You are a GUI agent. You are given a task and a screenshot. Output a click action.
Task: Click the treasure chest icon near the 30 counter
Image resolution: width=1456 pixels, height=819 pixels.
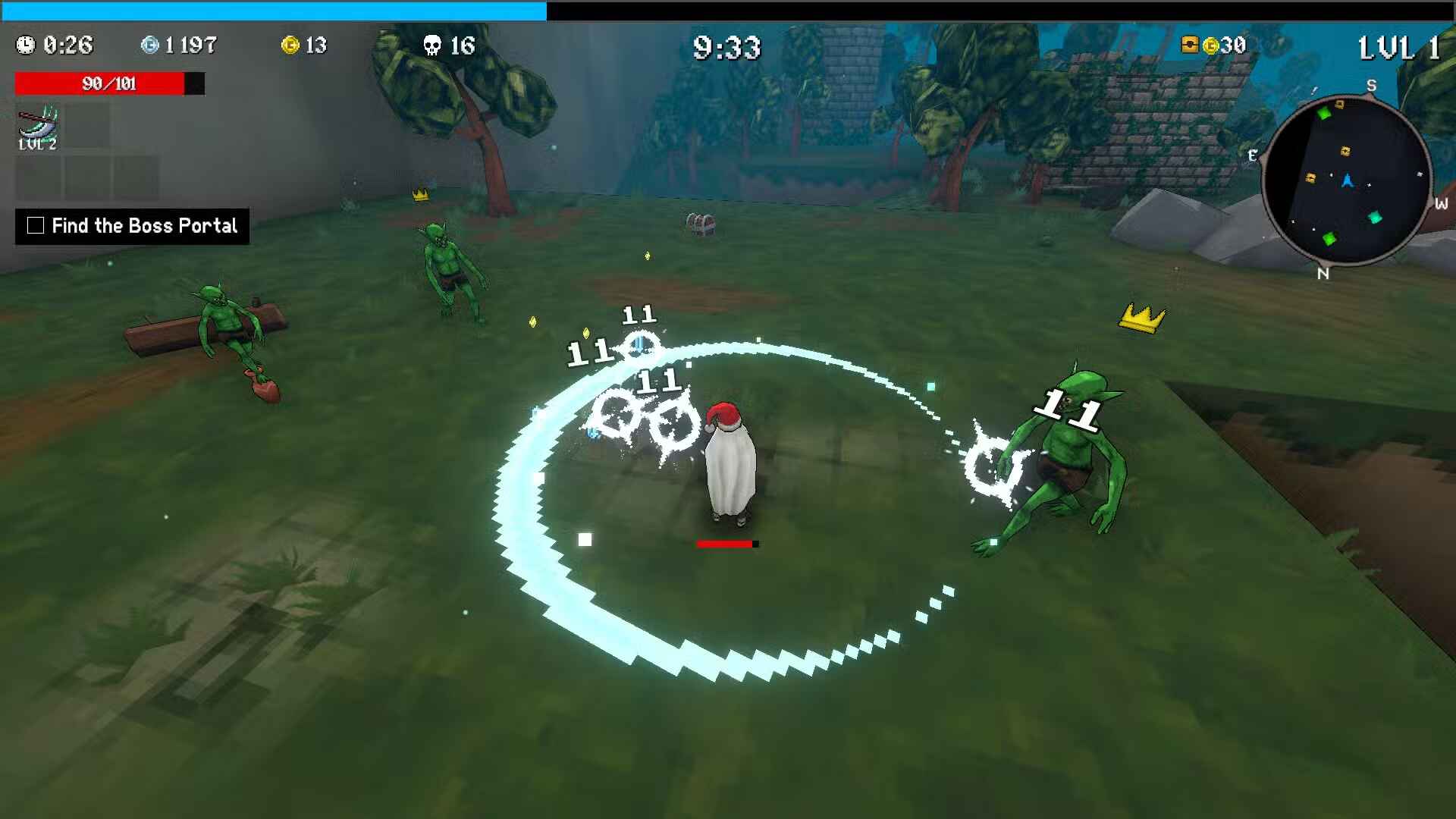[1188, 45]
